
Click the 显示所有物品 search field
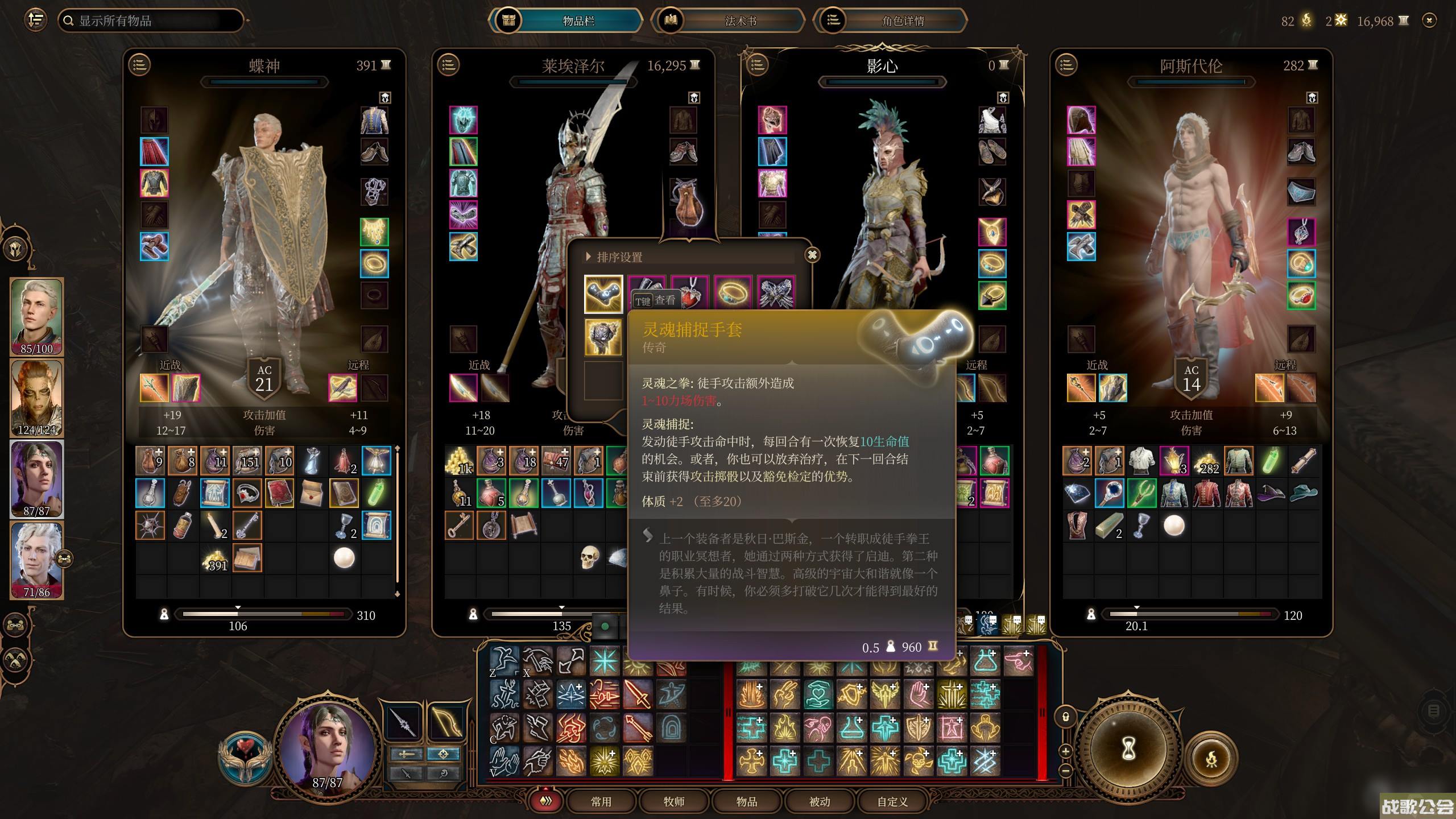[x=151, y=21]
